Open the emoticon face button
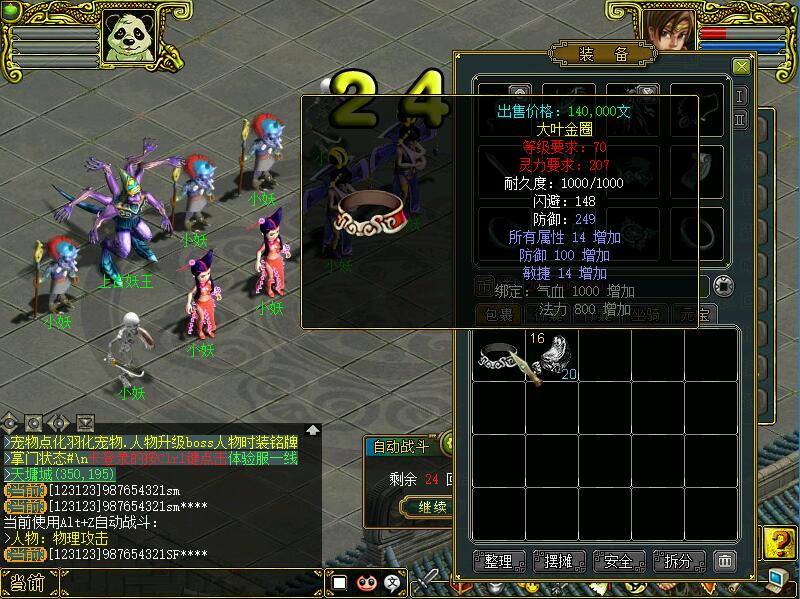Image resolution: width=800 pixels, height=599 pixels. click(366, 583)
